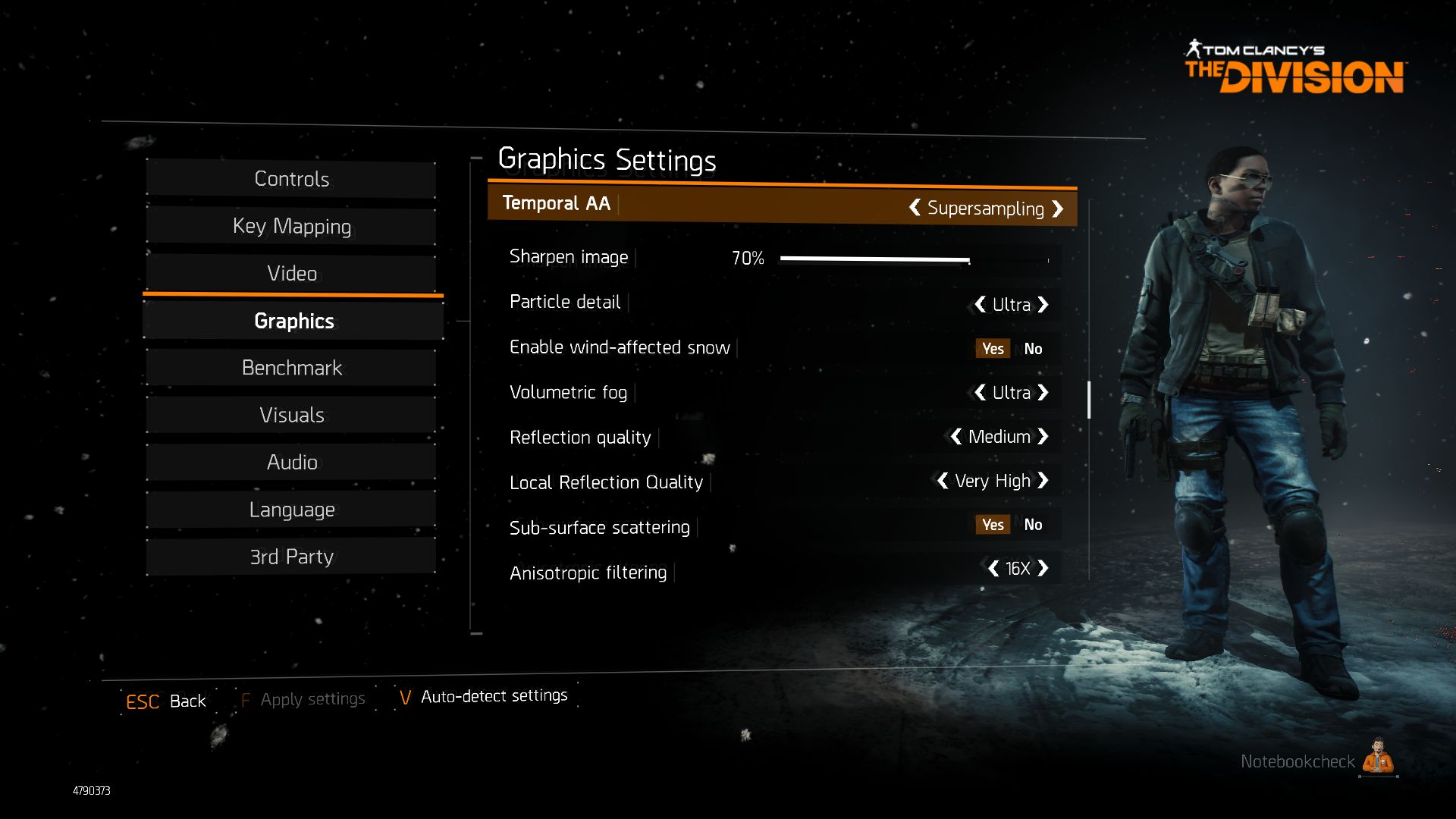This screenshot has width=1456, height=819.
Task: Click the Temporal AA left arrow
Action: [x=915, y=207]
